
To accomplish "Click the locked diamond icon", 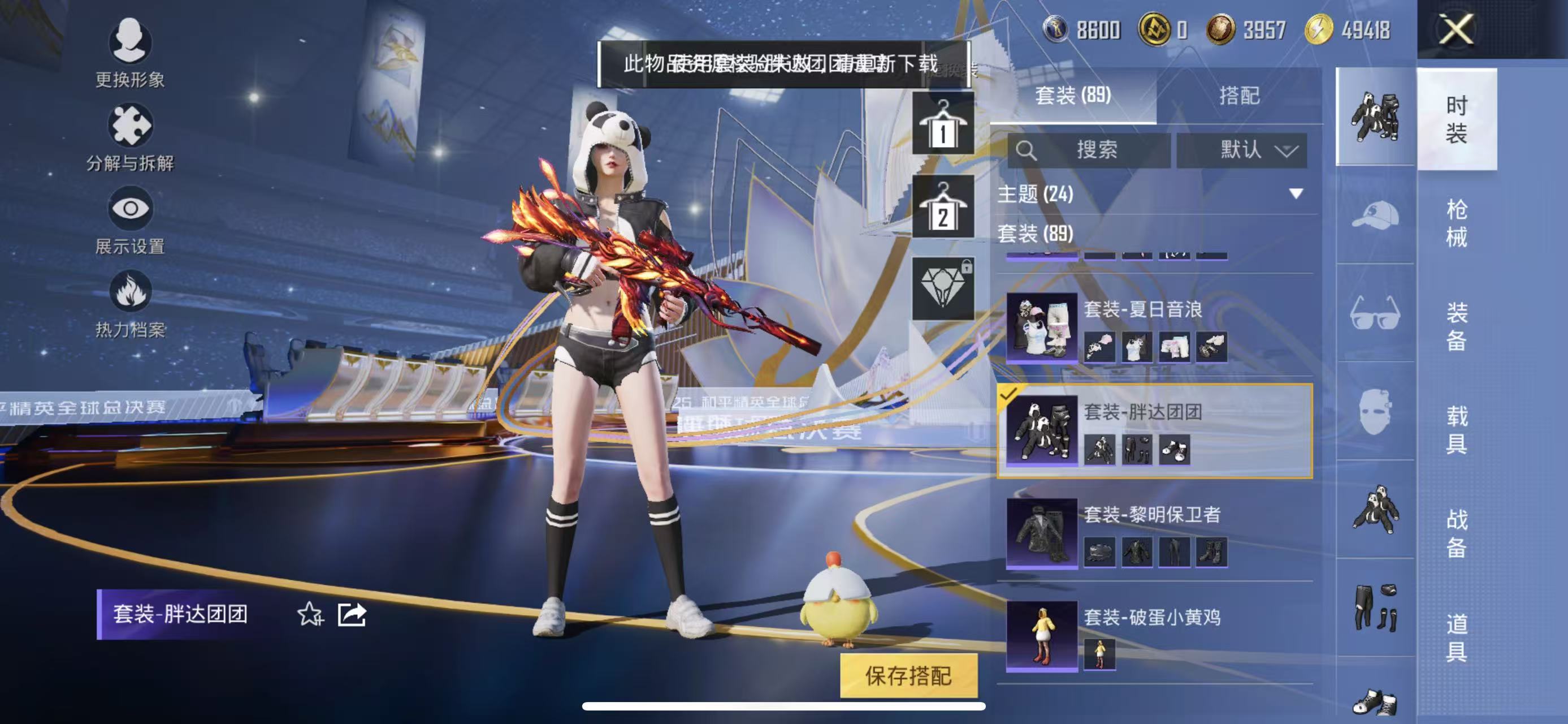I will [x=943, y=288].
